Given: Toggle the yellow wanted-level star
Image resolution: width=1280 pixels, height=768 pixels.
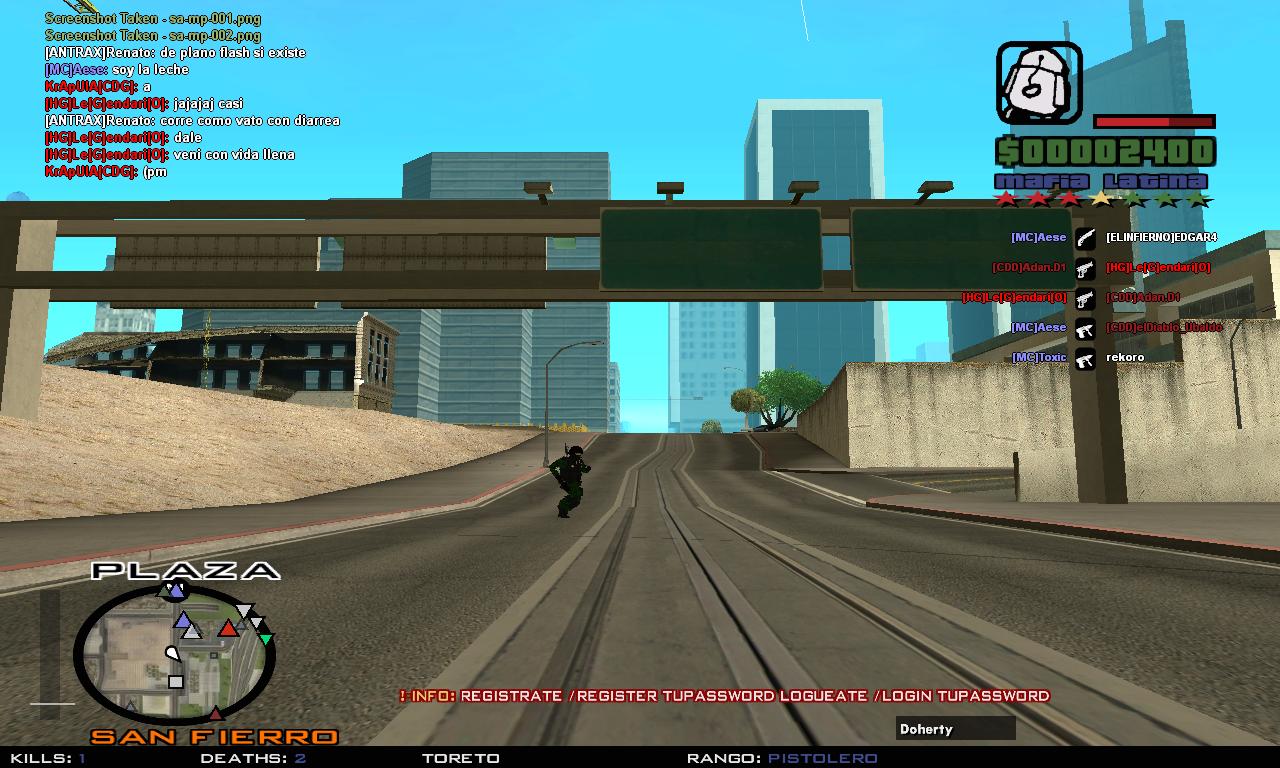Looking at the screenshot, I should tap(1101, 197).
